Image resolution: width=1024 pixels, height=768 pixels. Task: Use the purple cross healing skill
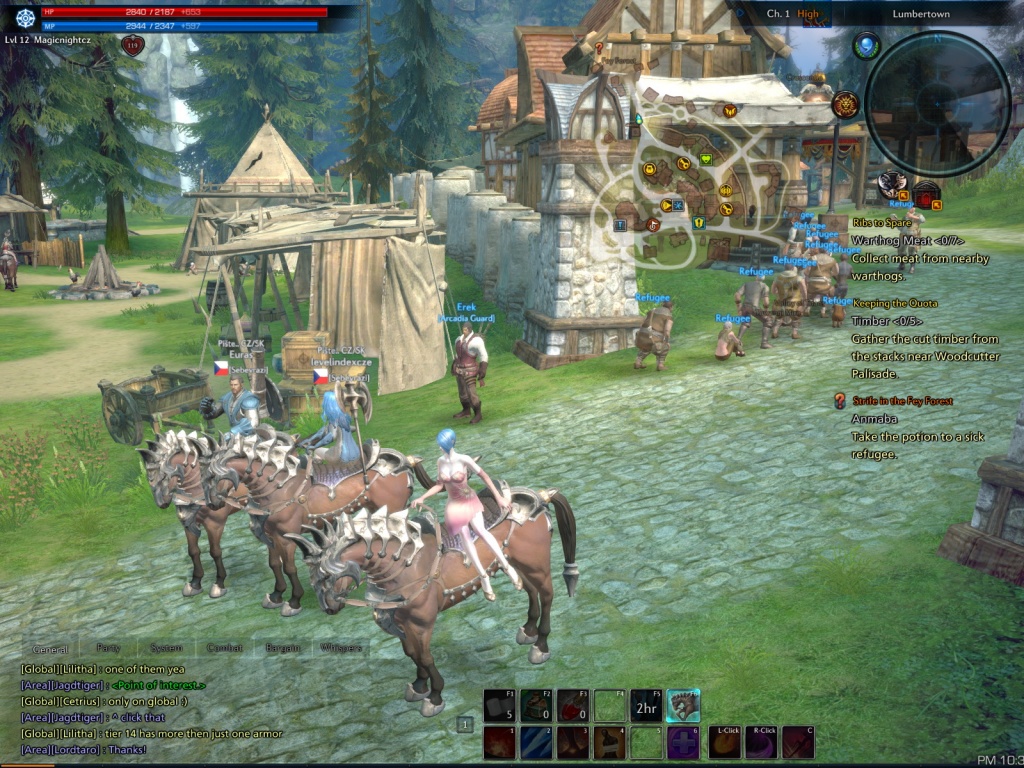(x=683, y=742)
